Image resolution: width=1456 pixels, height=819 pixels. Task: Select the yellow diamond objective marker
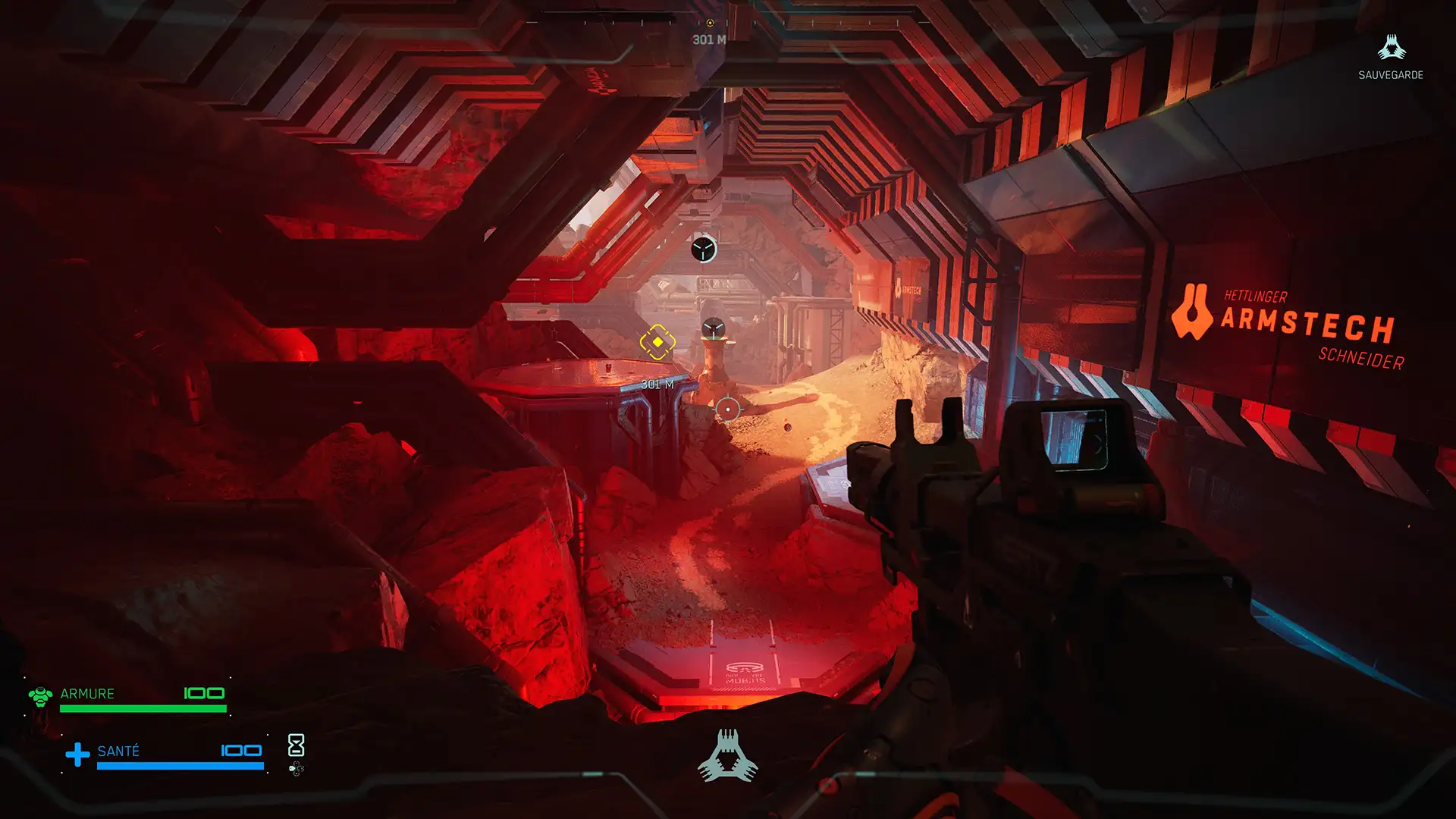click(657, 343)
